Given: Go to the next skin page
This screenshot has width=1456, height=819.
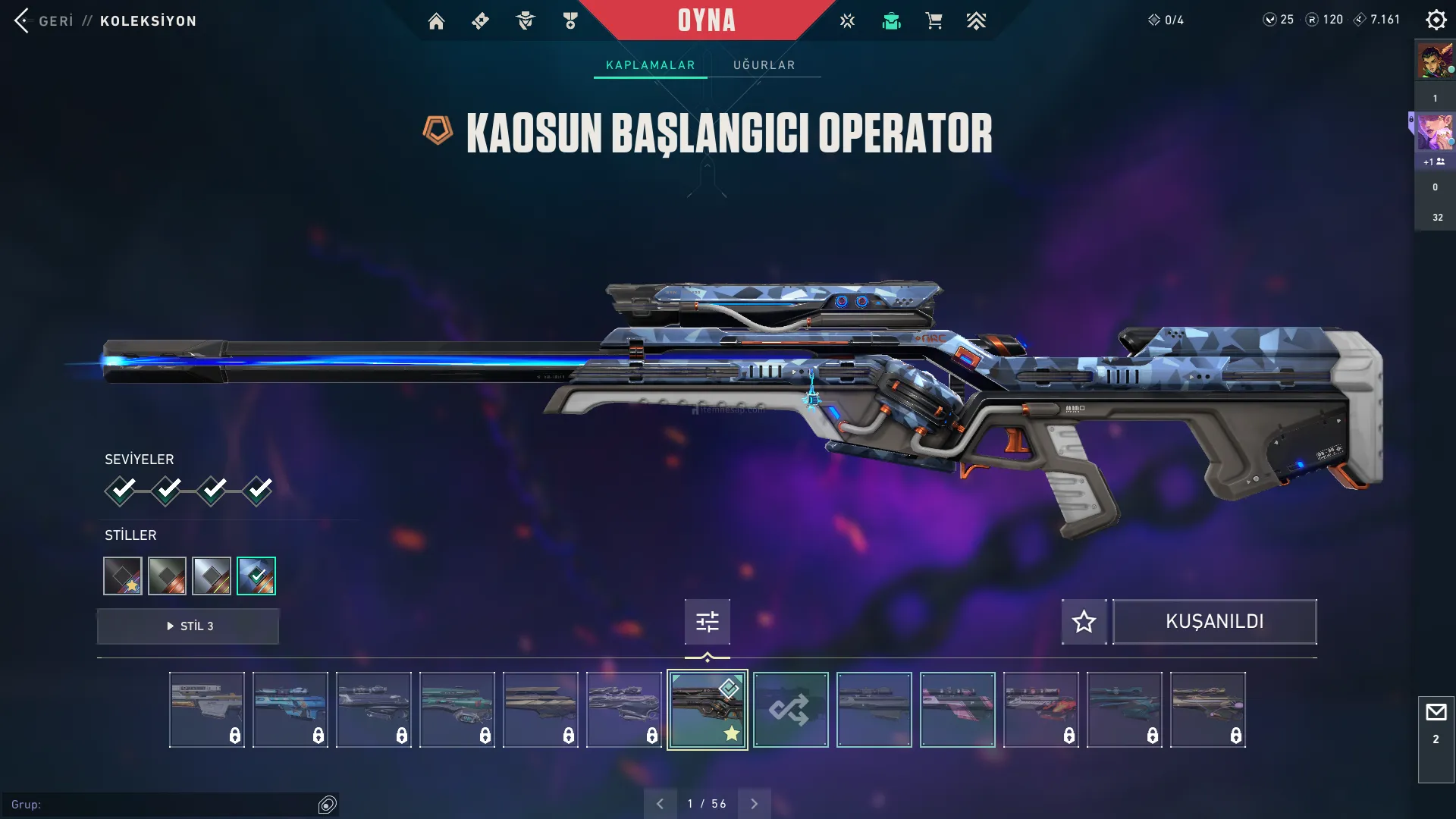Looking at the screenshot, I should pos(754,804).
